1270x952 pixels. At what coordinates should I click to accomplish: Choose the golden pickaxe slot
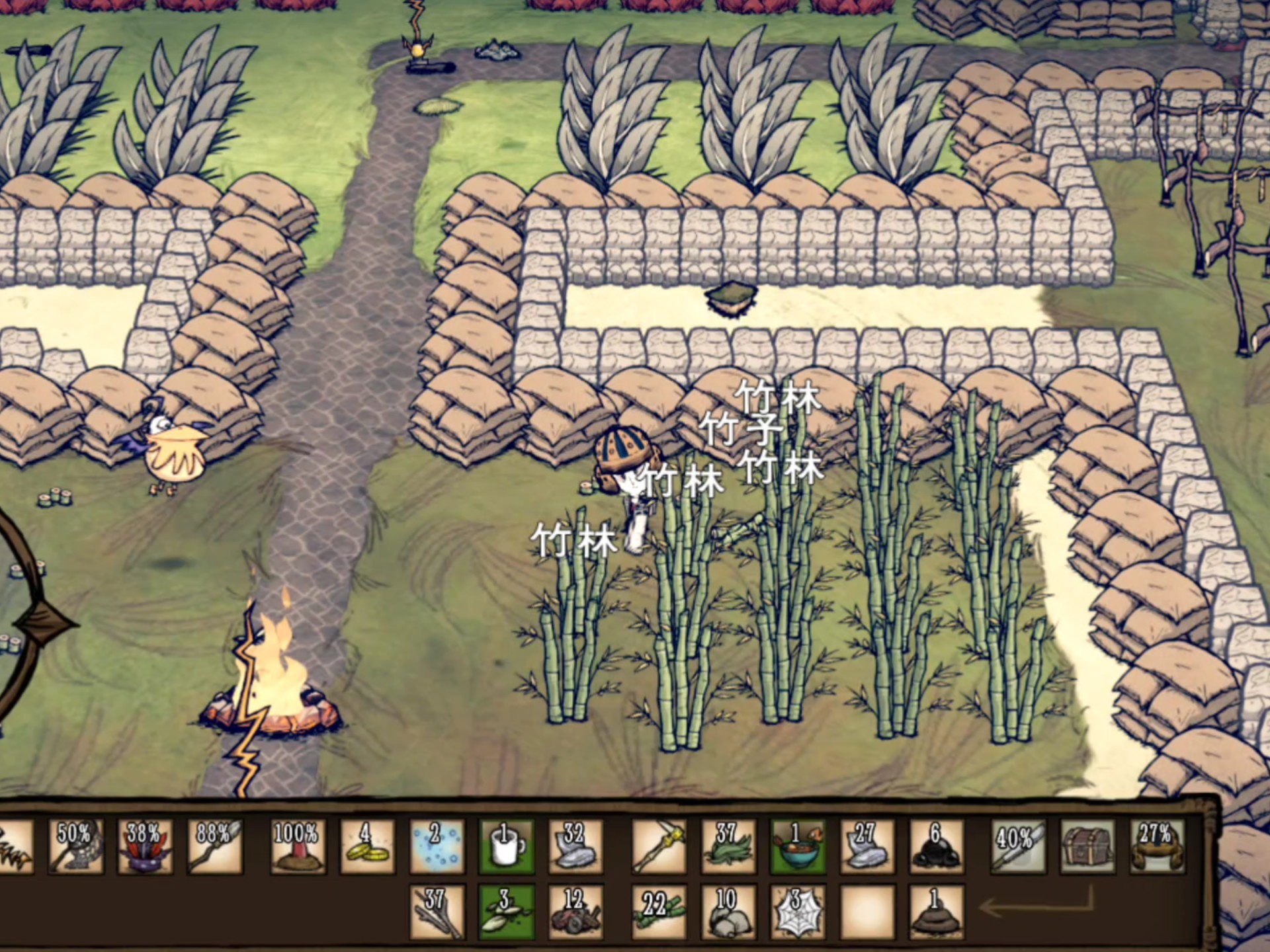click(659, 847)
